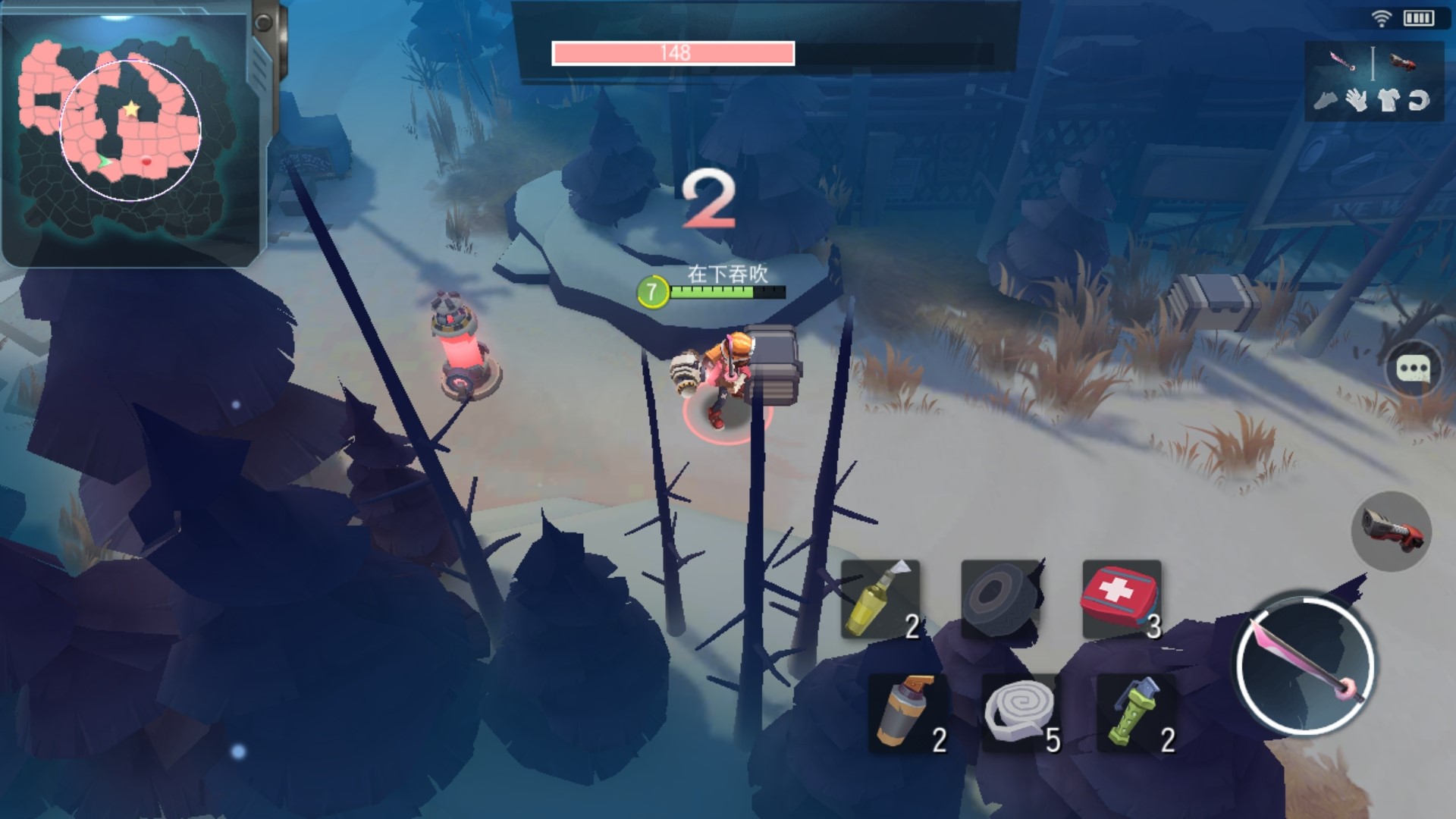Select the red gun in equipment panel
Image resolution: width=1456 pixels, height=819 pixels.
(1402, 61)
